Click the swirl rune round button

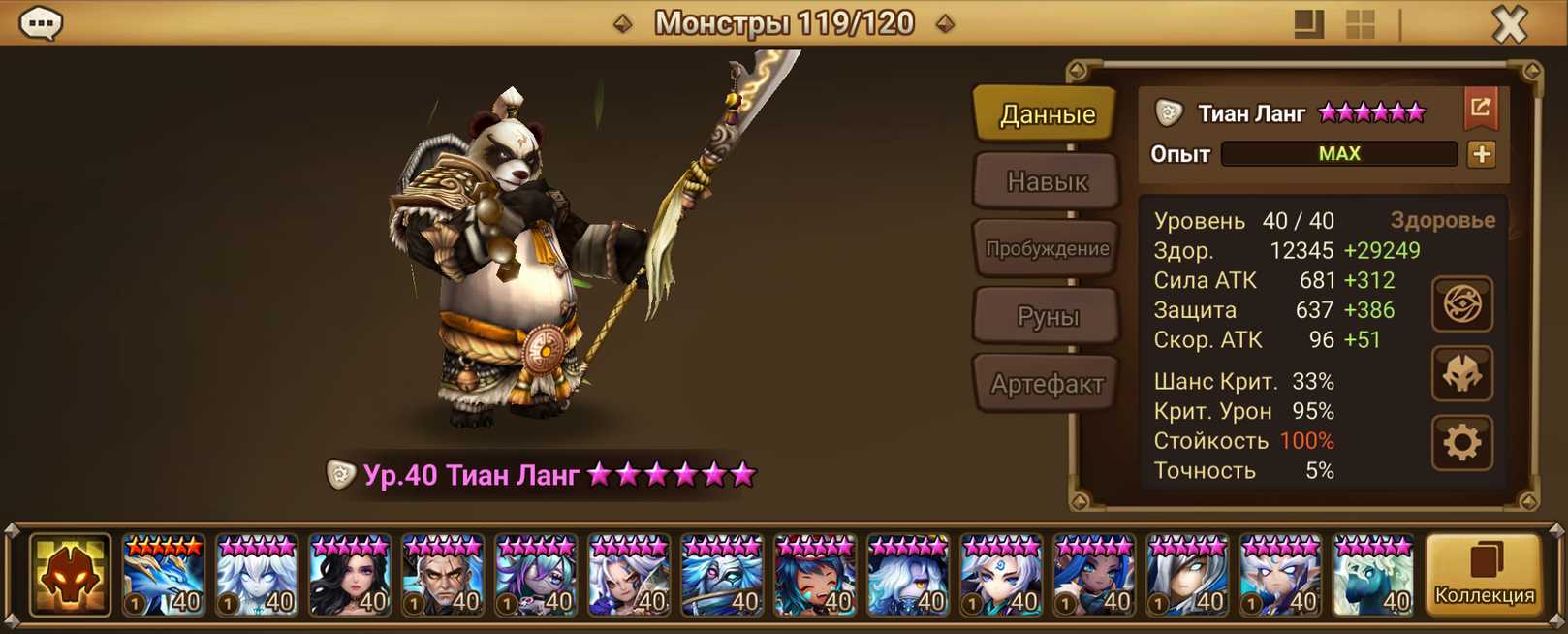pos(1461,304)
